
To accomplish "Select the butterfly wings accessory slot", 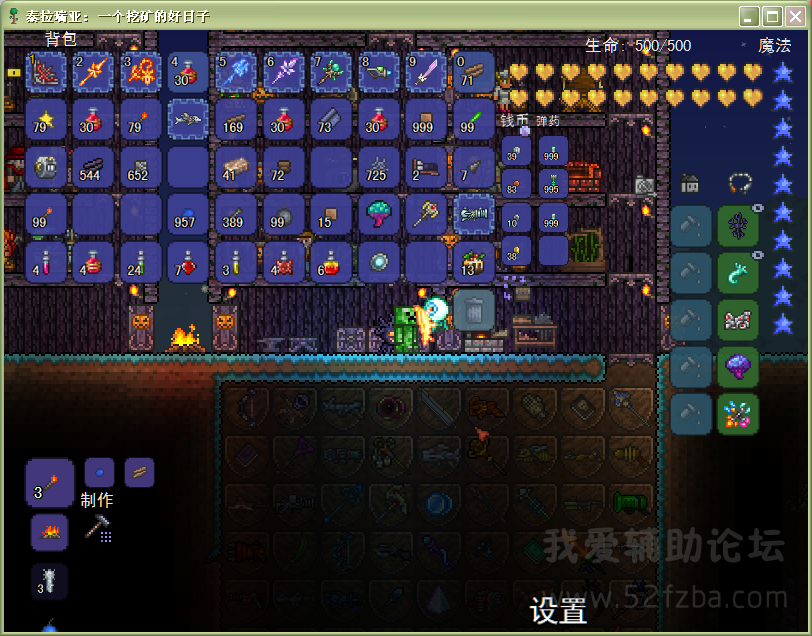I will [738, 320].
